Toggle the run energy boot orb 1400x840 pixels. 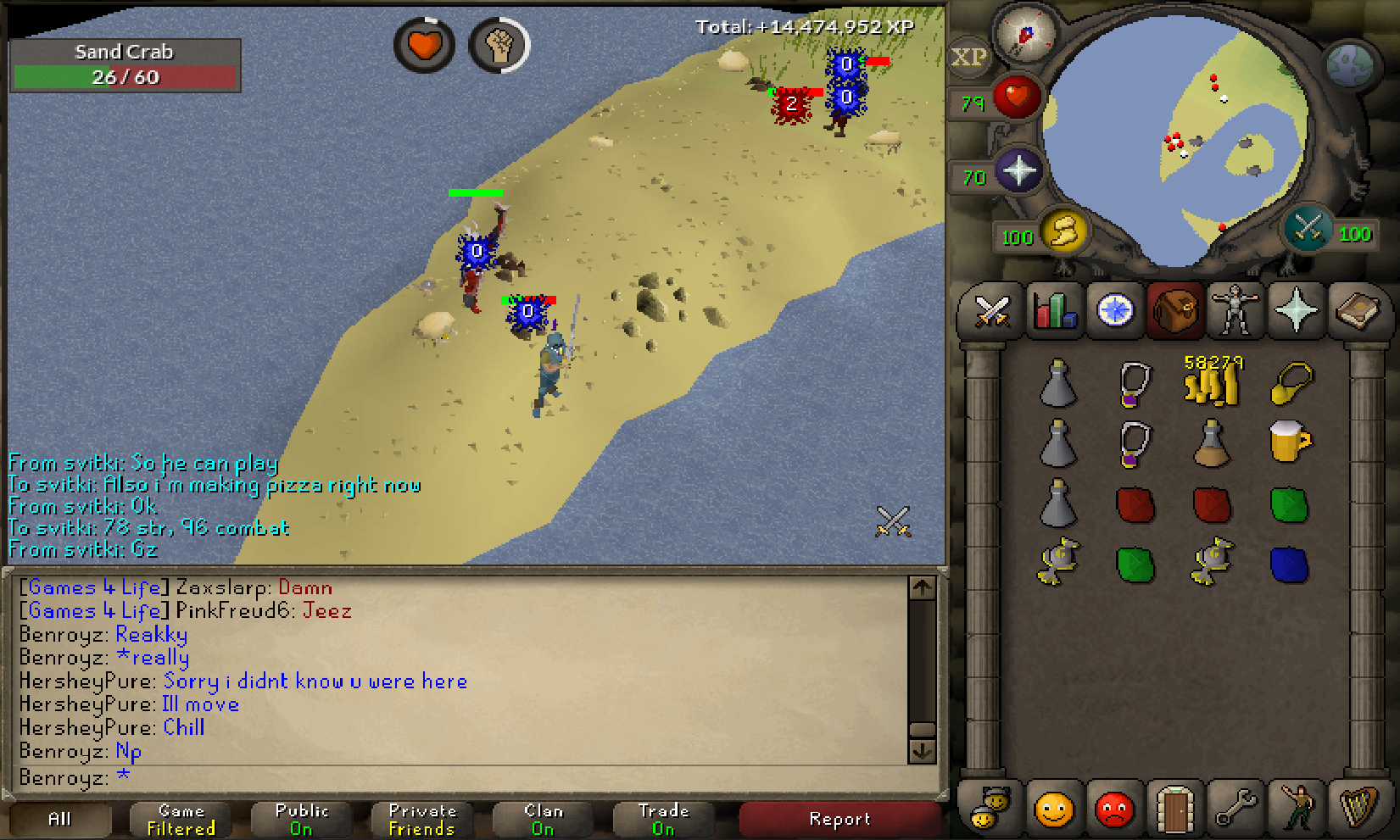(1063, 231)
